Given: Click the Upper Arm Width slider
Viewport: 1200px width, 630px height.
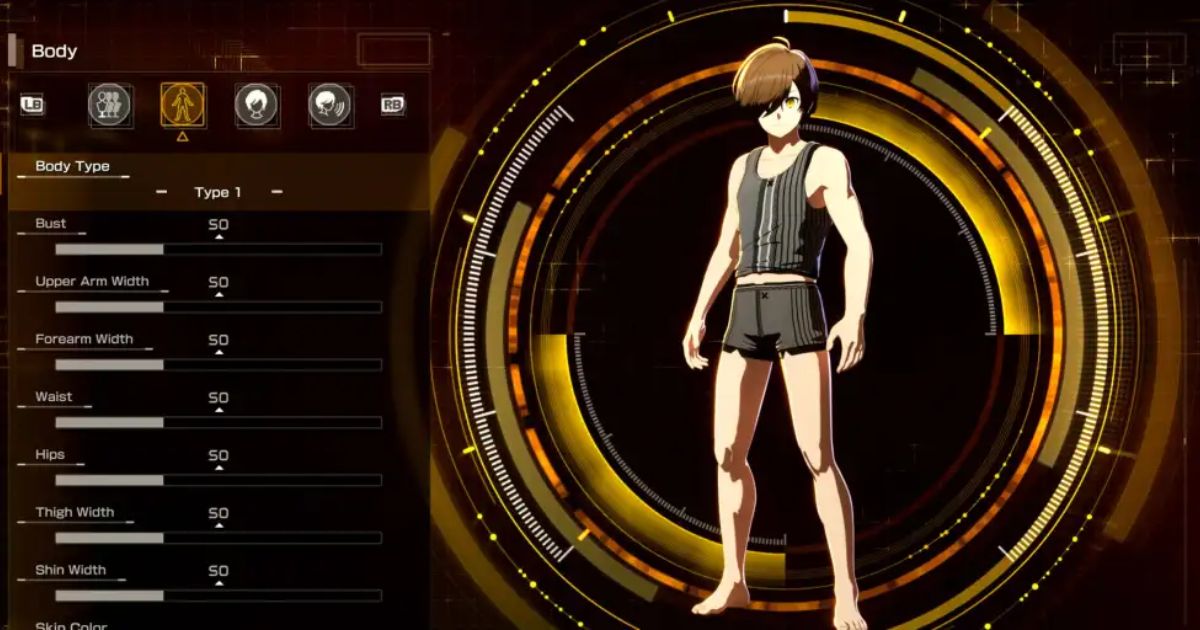Looking at the screenshot, I should click(x=218, y=307).
